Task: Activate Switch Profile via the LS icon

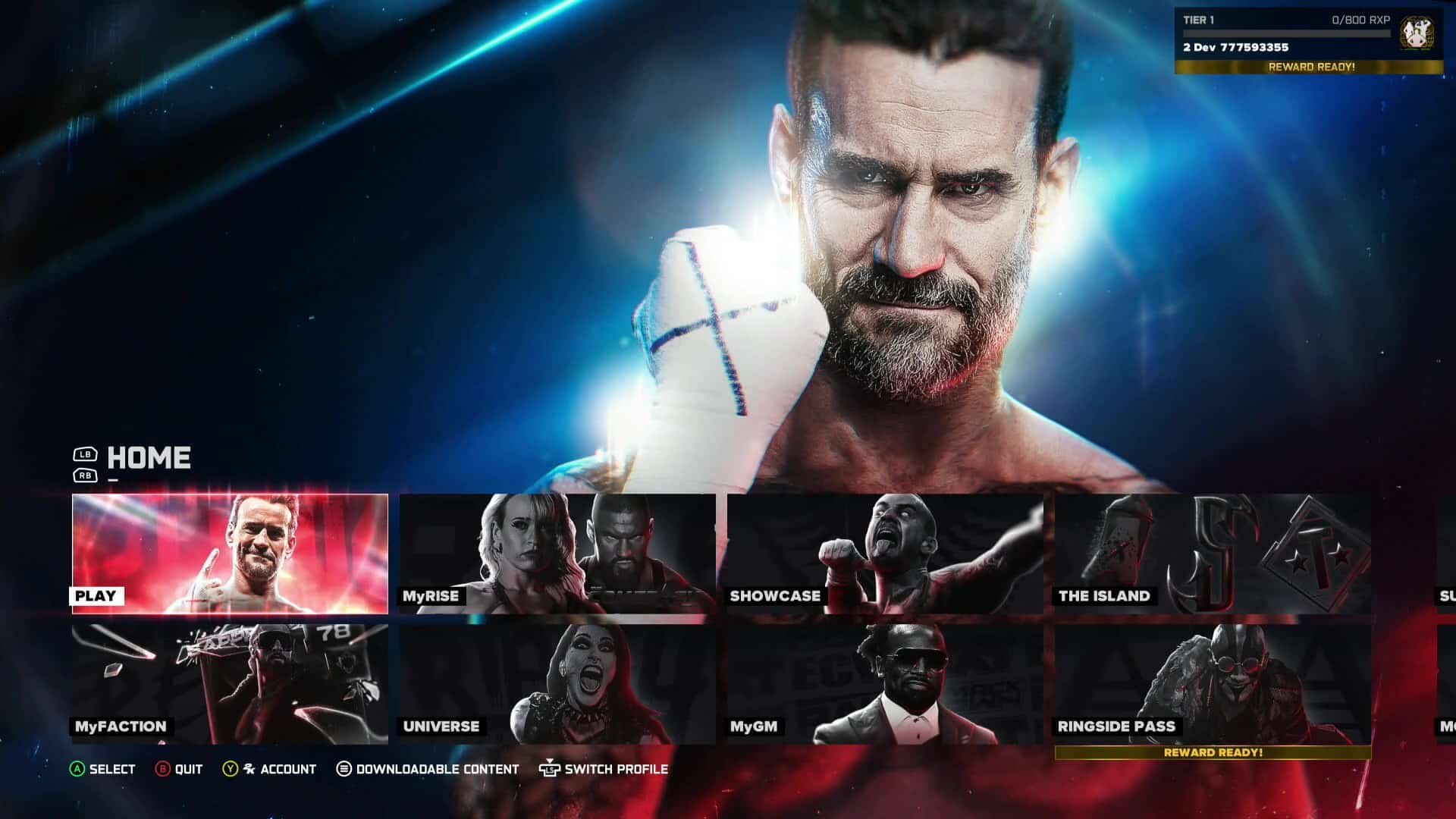Action: tap(550, 769)
